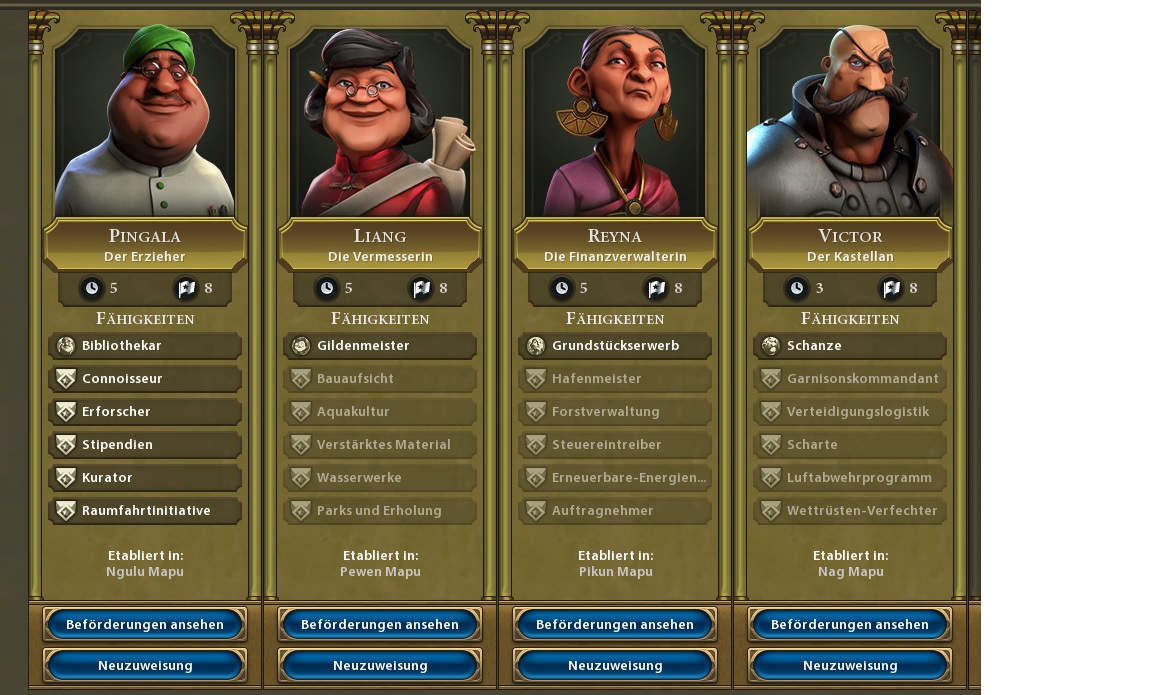Screen dimensions: 1152x695
Task: Select Reyna's Grundstückserwerb ability
Action: pyautogui.click(x=615, y=346)
